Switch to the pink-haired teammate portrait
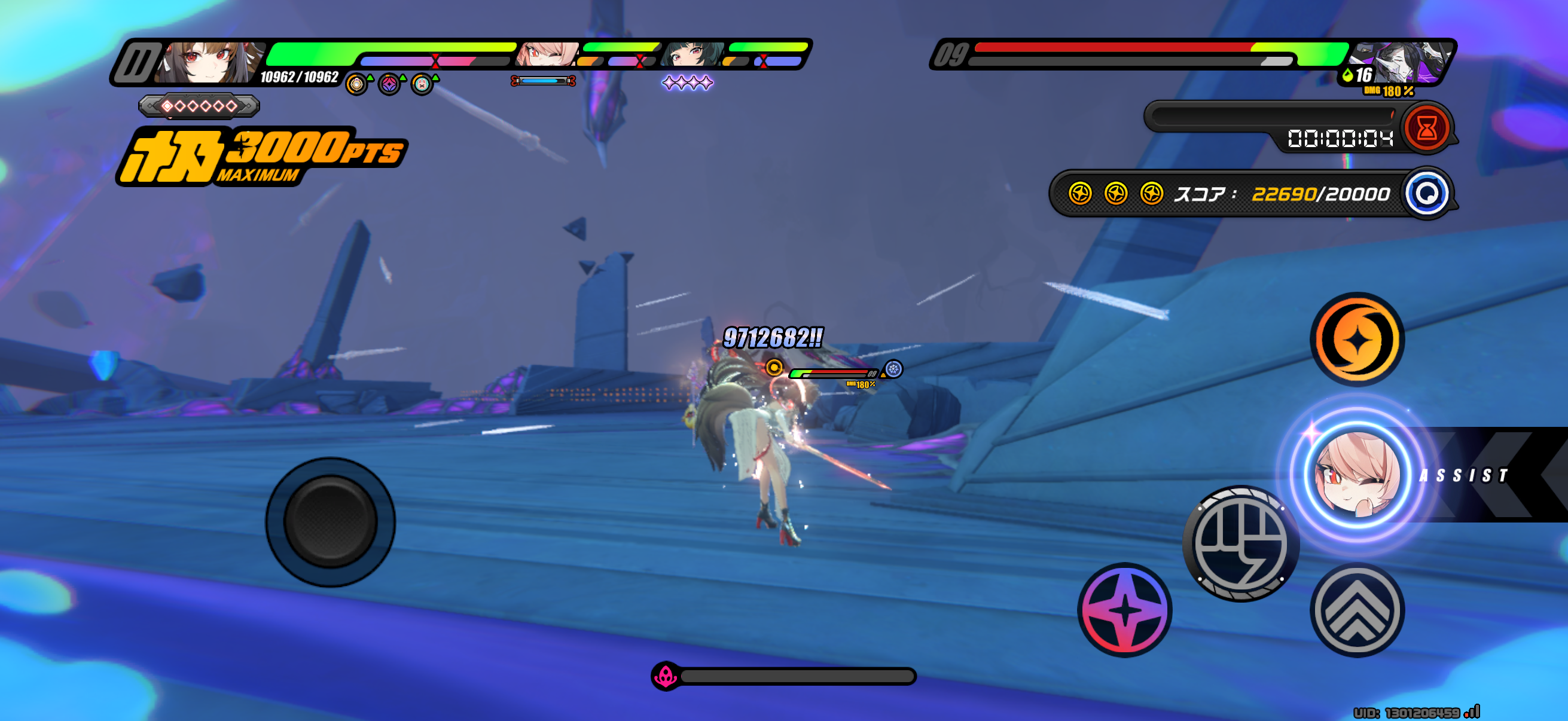The image size is (1568, 721). (547, 55)
